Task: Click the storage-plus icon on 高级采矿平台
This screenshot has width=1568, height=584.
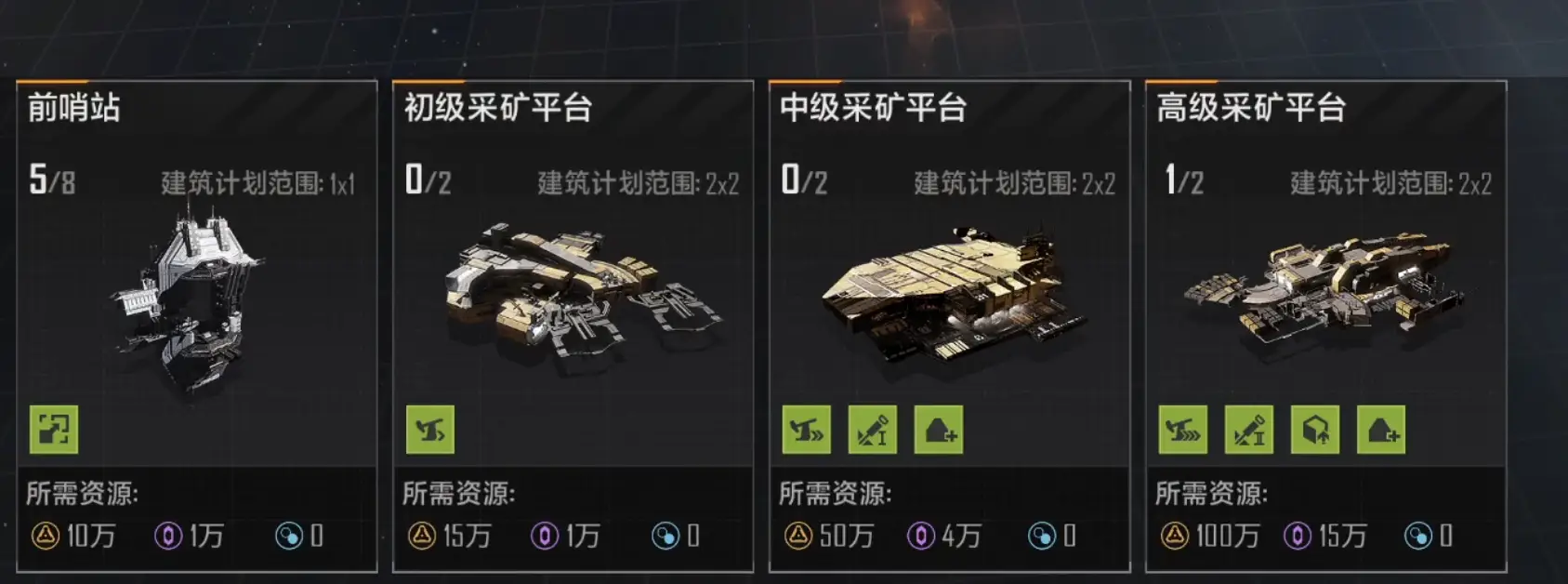Action: point(1381,430)
